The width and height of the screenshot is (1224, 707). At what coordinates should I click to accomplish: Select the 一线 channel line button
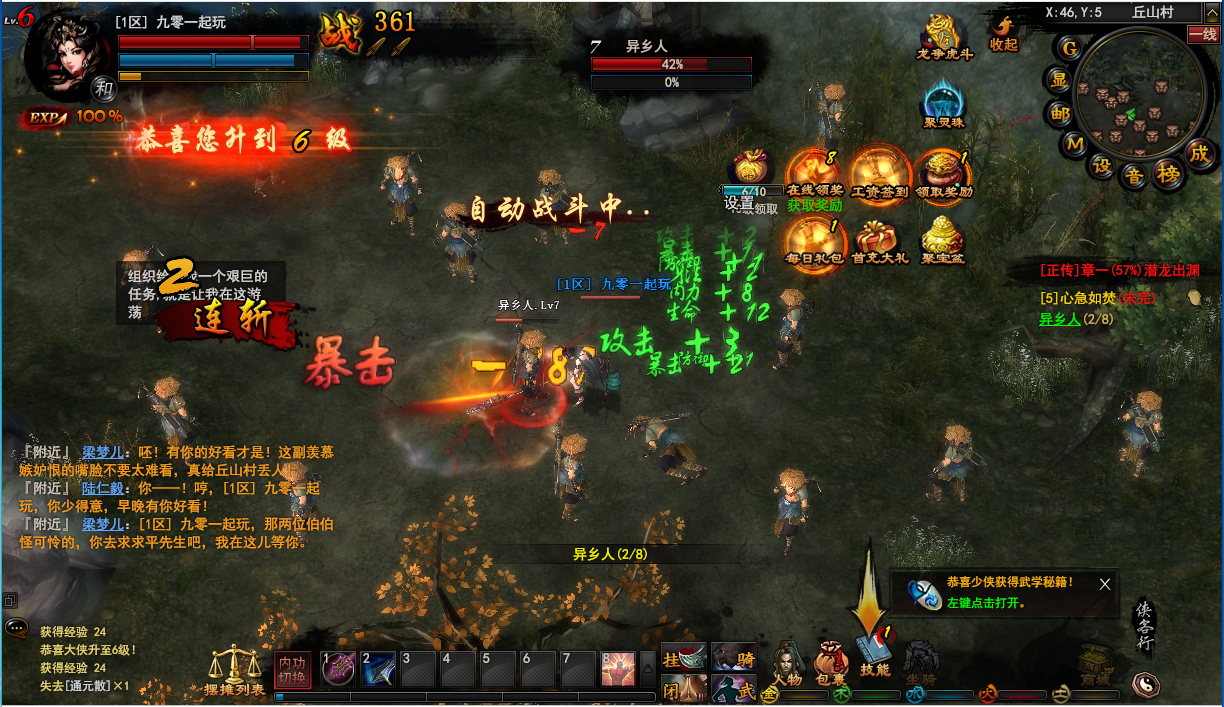tap(1203, 34)
